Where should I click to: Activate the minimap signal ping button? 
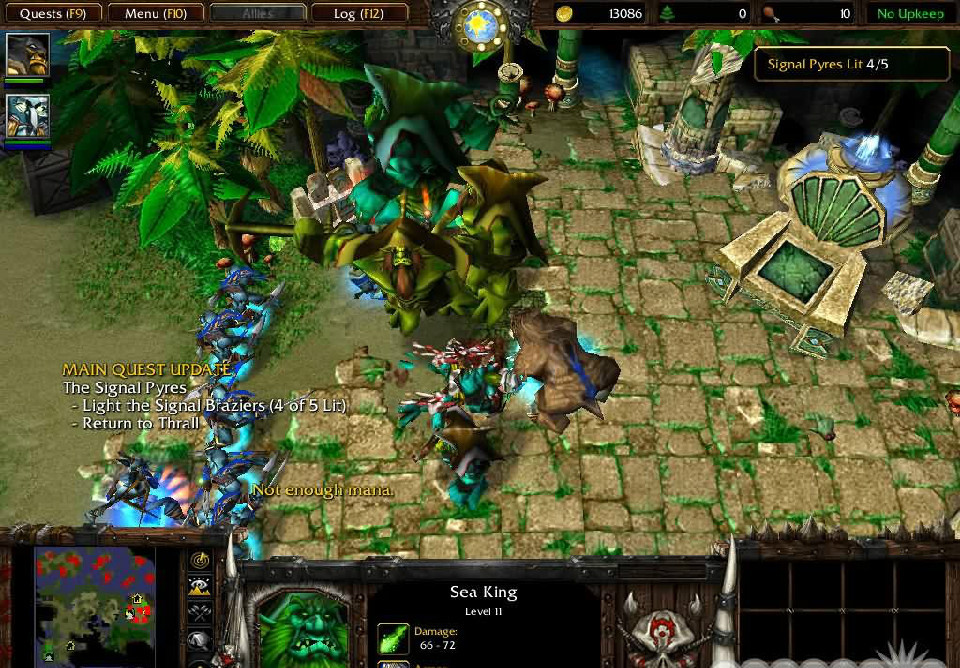pyautogui.click(x=200, y=561)
